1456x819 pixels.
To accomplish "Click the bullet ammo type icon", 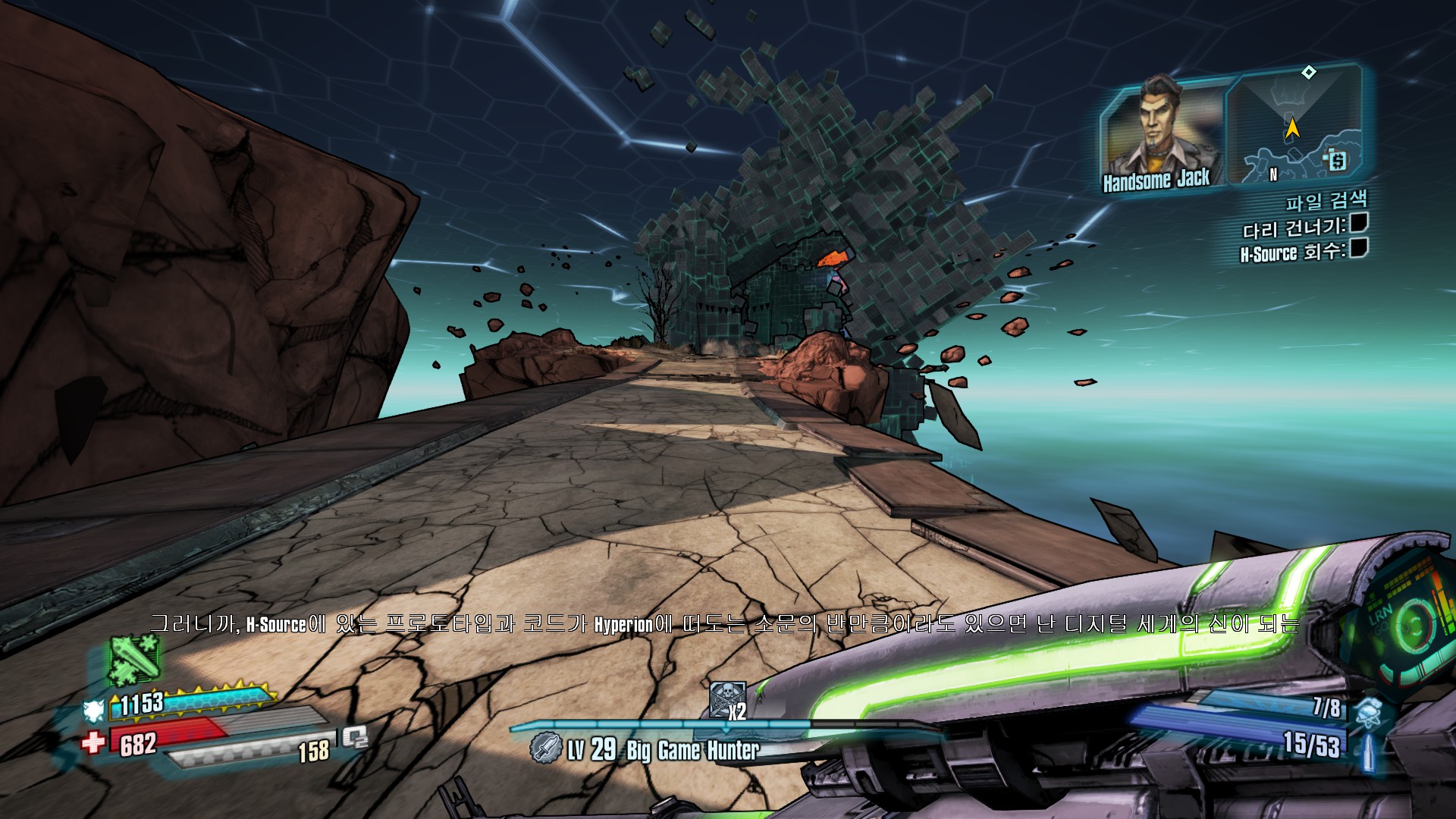I will tap(1370, 750).
